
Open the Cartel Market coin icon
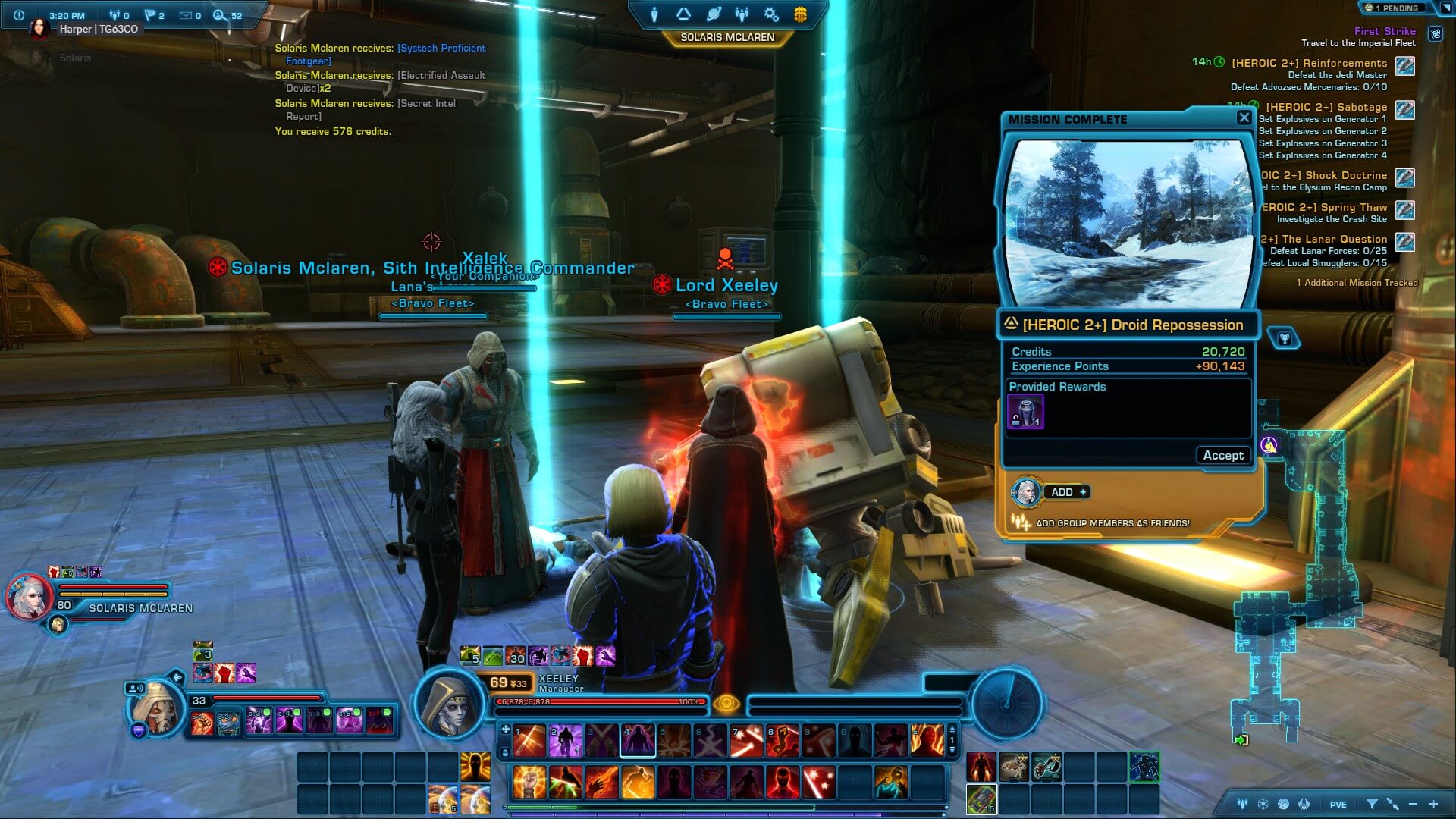click(x=800, y=14)
